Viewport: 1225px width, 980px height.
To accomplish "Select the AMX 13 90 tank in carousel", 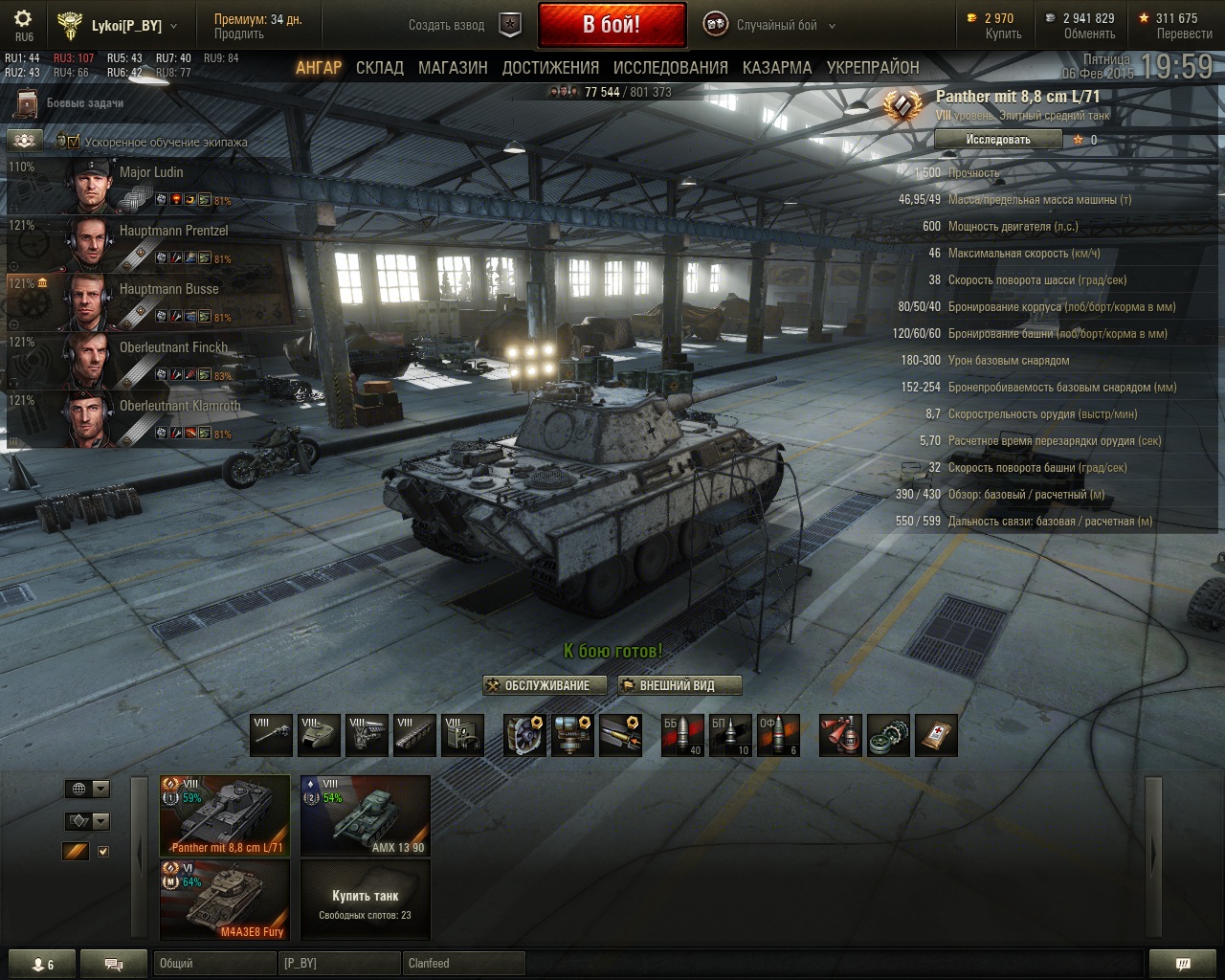I will 366,815.
